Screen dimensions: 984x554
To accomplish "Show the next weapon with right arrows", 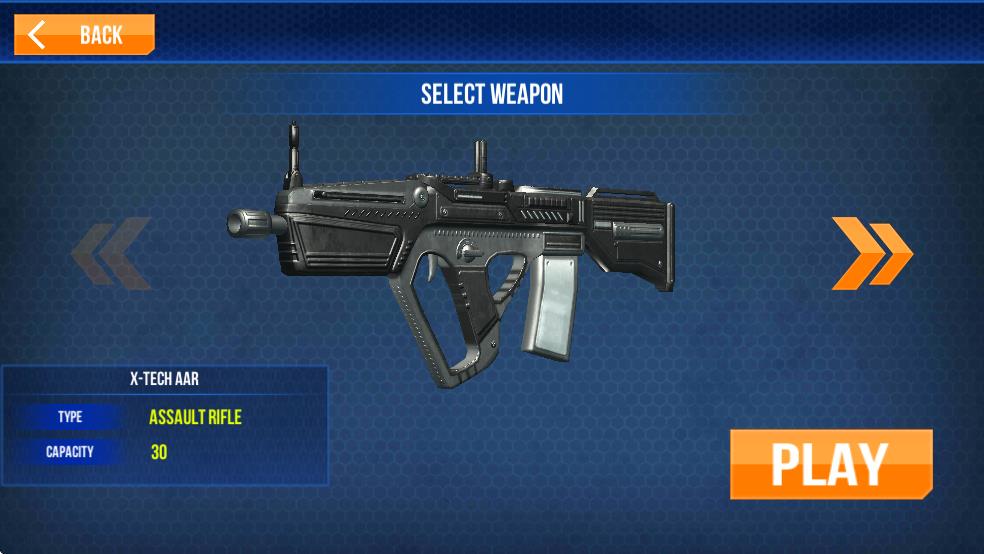I will (x=871, y=253).
